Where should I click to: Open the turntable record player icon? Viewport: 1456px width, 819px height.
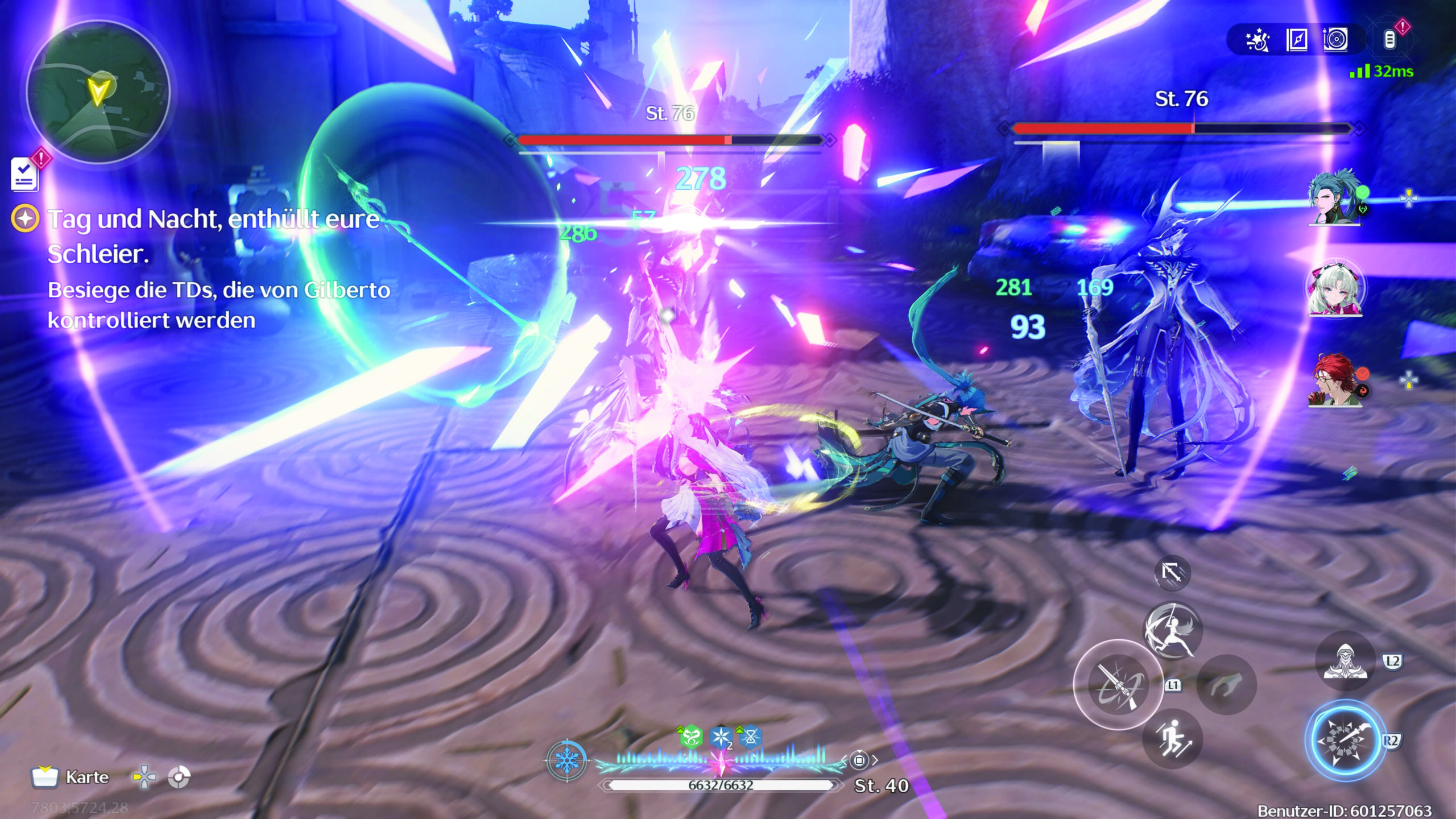pos(1335,40)
